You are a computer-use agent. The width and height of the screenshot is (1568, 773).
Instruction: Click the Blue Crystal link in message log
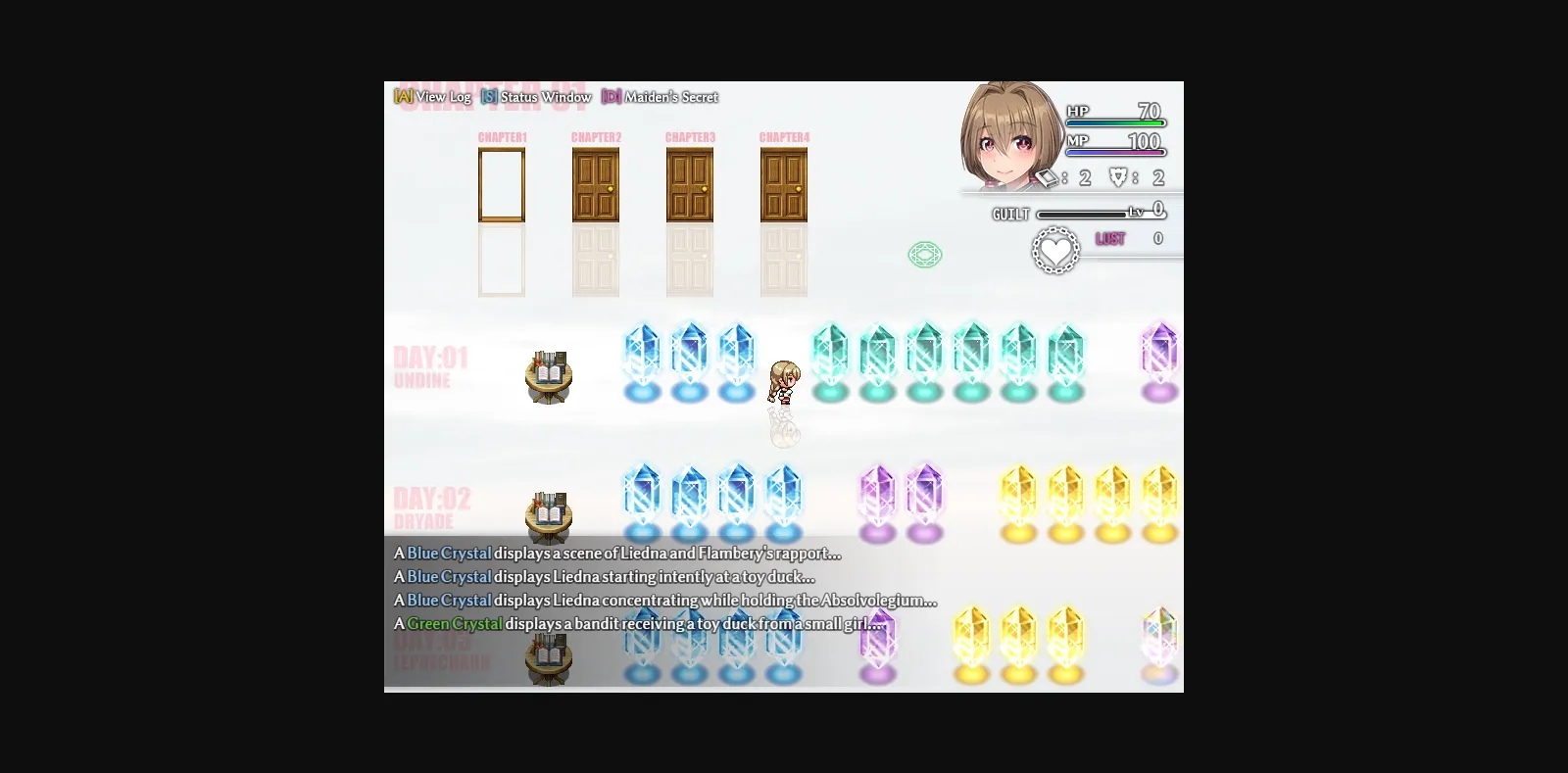(452, 553)
